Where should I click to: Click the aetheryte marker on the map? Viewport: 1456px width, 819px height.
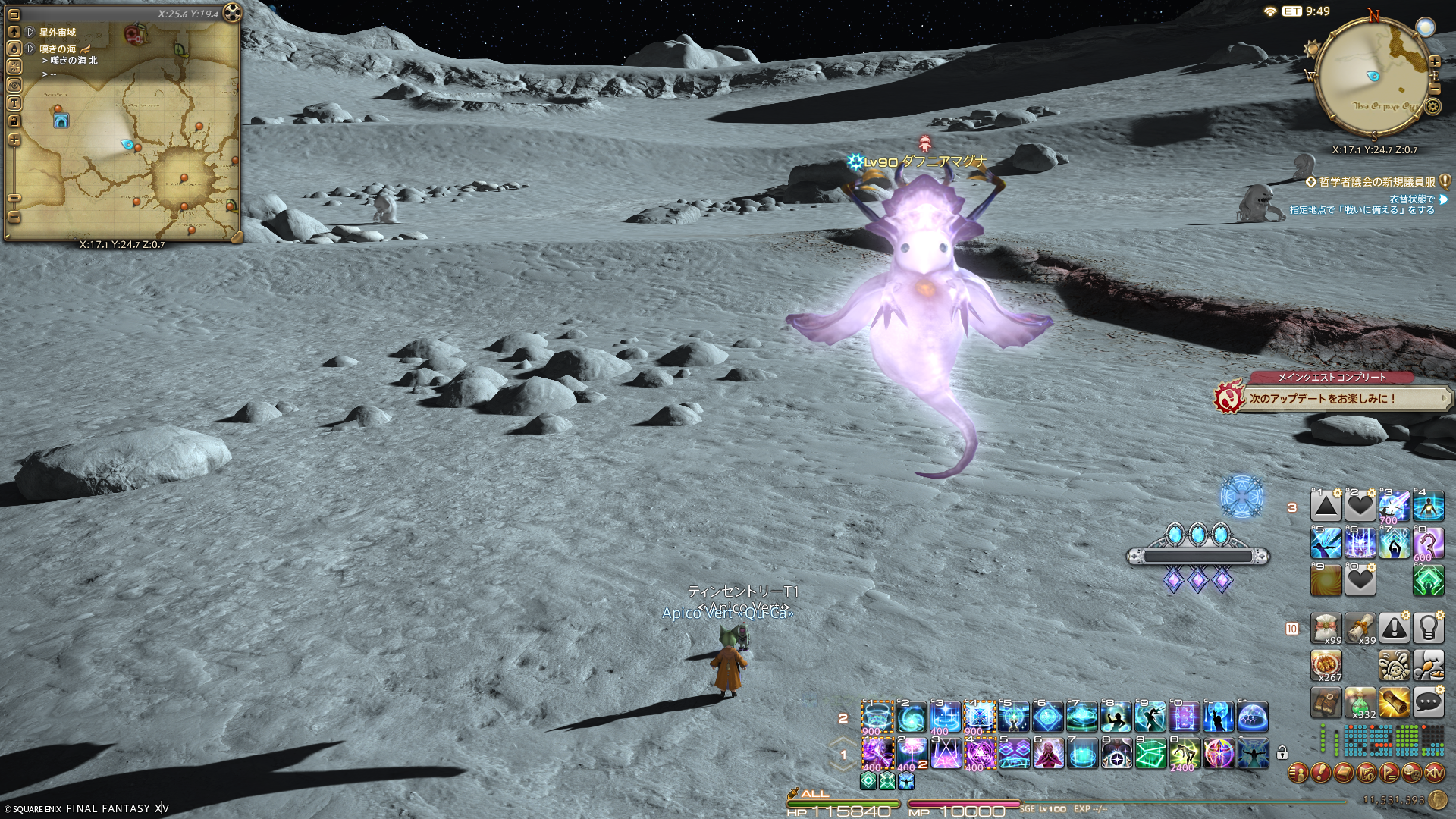(61, 120)
